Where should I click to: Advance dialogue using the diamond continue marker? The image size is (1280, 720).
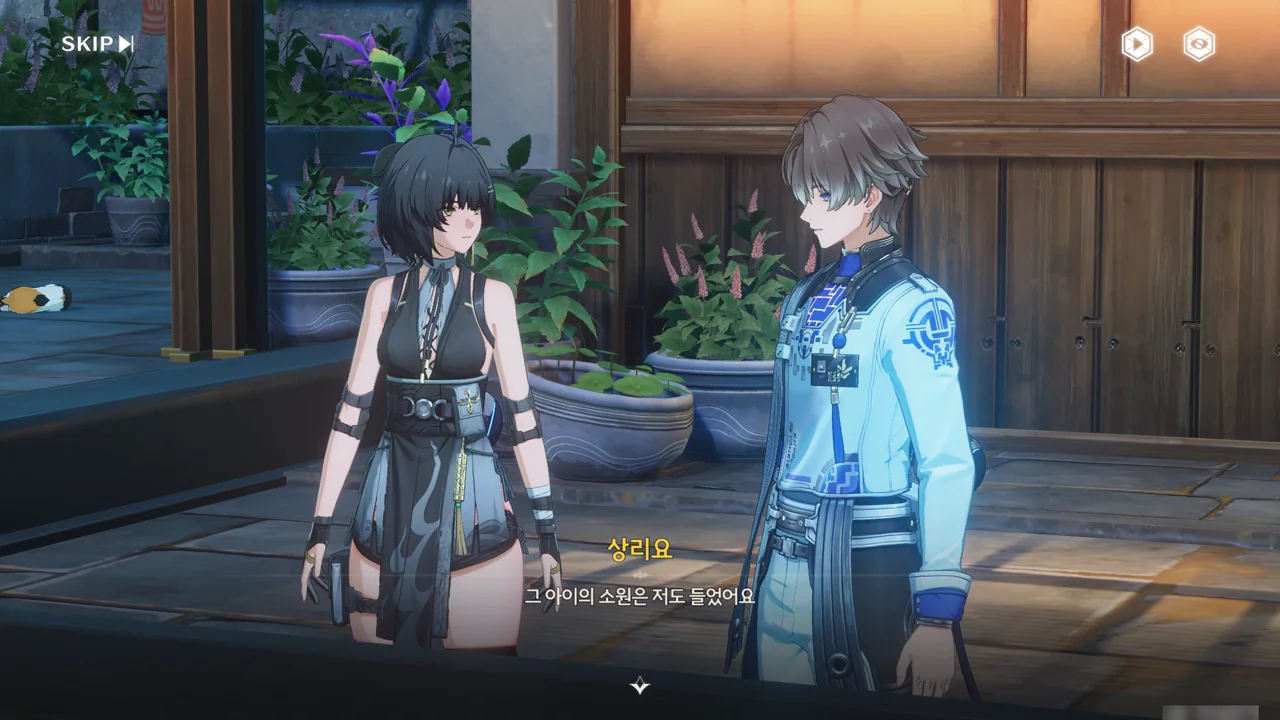(640, 685)
